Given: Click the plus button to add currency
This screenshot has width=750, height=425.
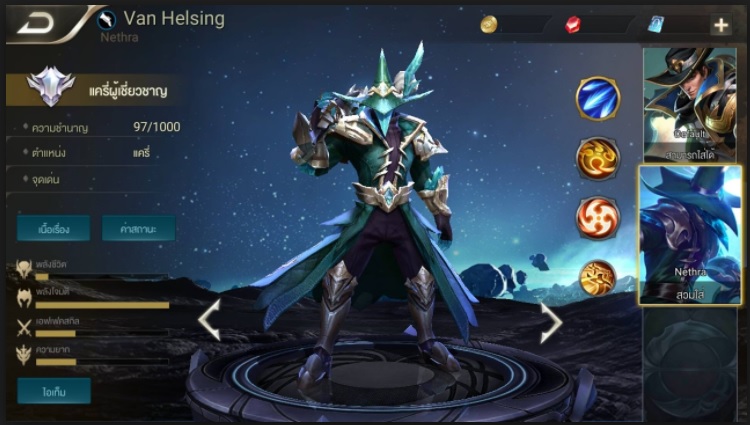Looking at the screenshot, I should point(720,25).
